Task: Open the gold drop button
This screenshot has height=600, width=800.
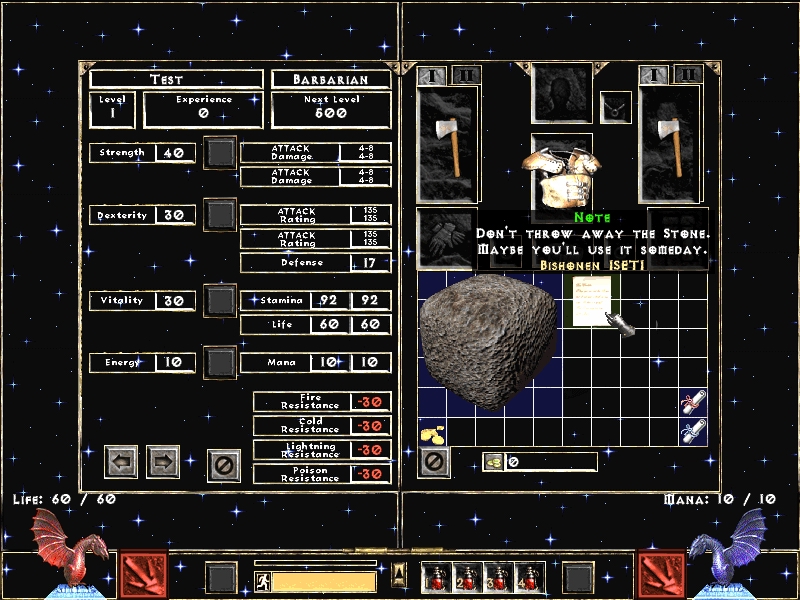Action: (x=493, y=461)
